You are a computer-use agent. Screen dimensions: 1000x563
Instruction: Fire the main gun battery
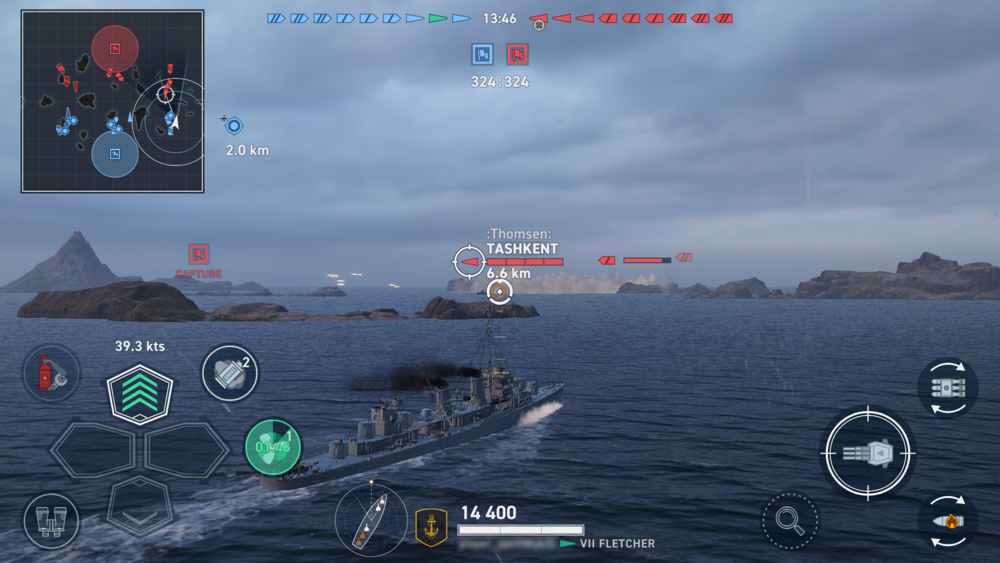868,453
